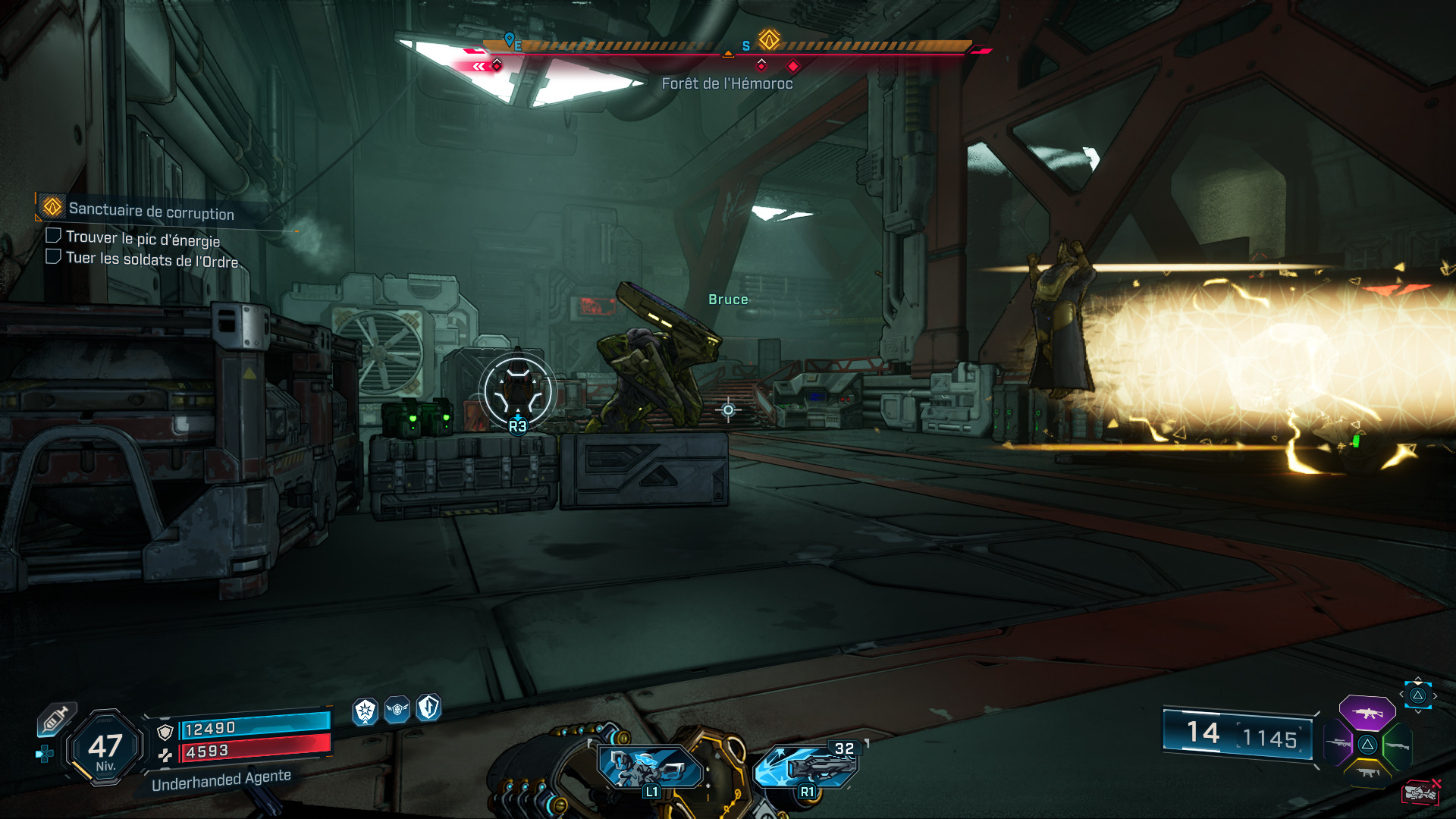
Task: Inspect the starburst shield buff icon
Action: pos(366,711)
